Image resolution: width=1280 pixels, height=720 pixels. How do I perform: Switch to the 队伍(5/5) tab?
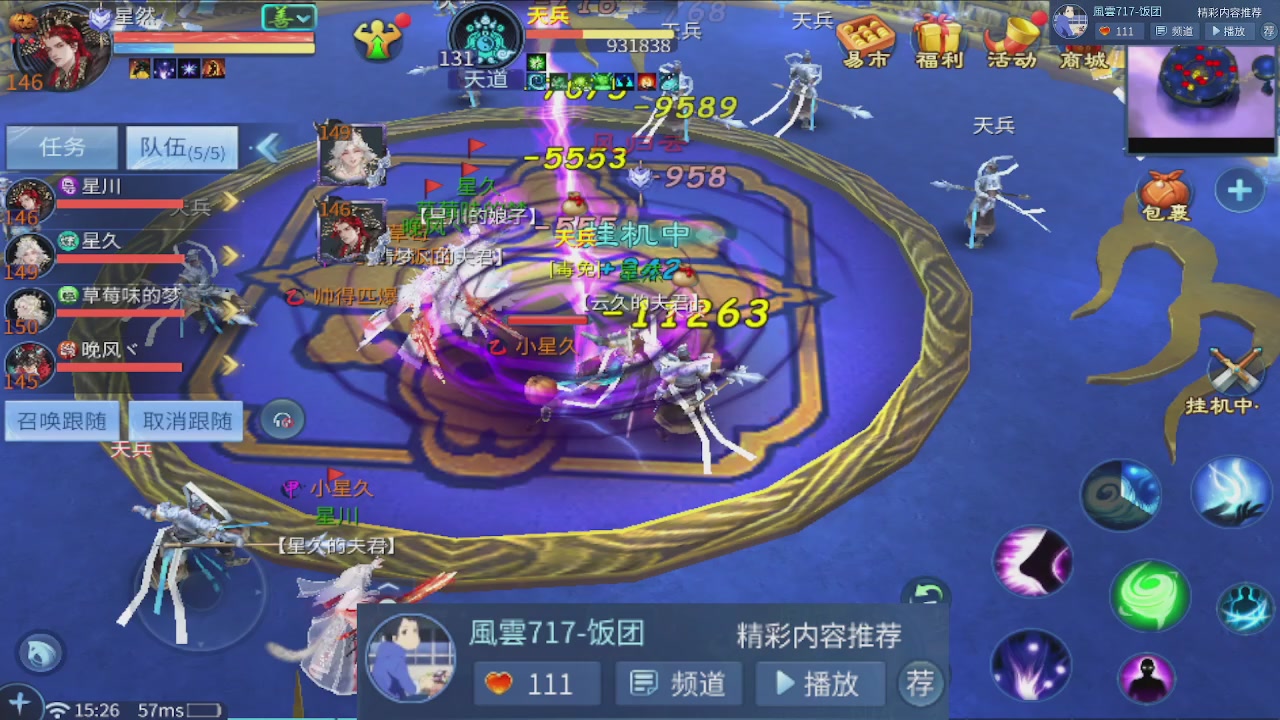point(181,147)
